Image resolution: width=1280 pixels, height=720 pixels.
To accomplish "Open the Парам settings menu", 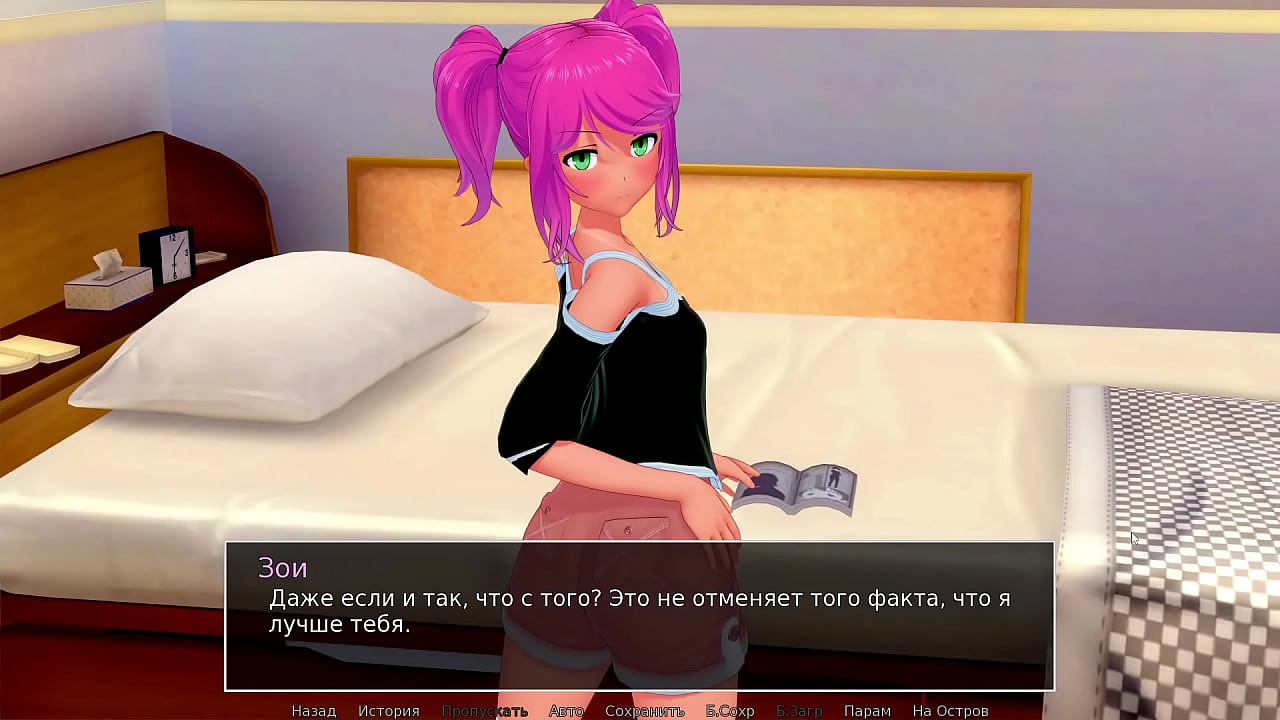I will pyautogui.click(x=867, y=711).
